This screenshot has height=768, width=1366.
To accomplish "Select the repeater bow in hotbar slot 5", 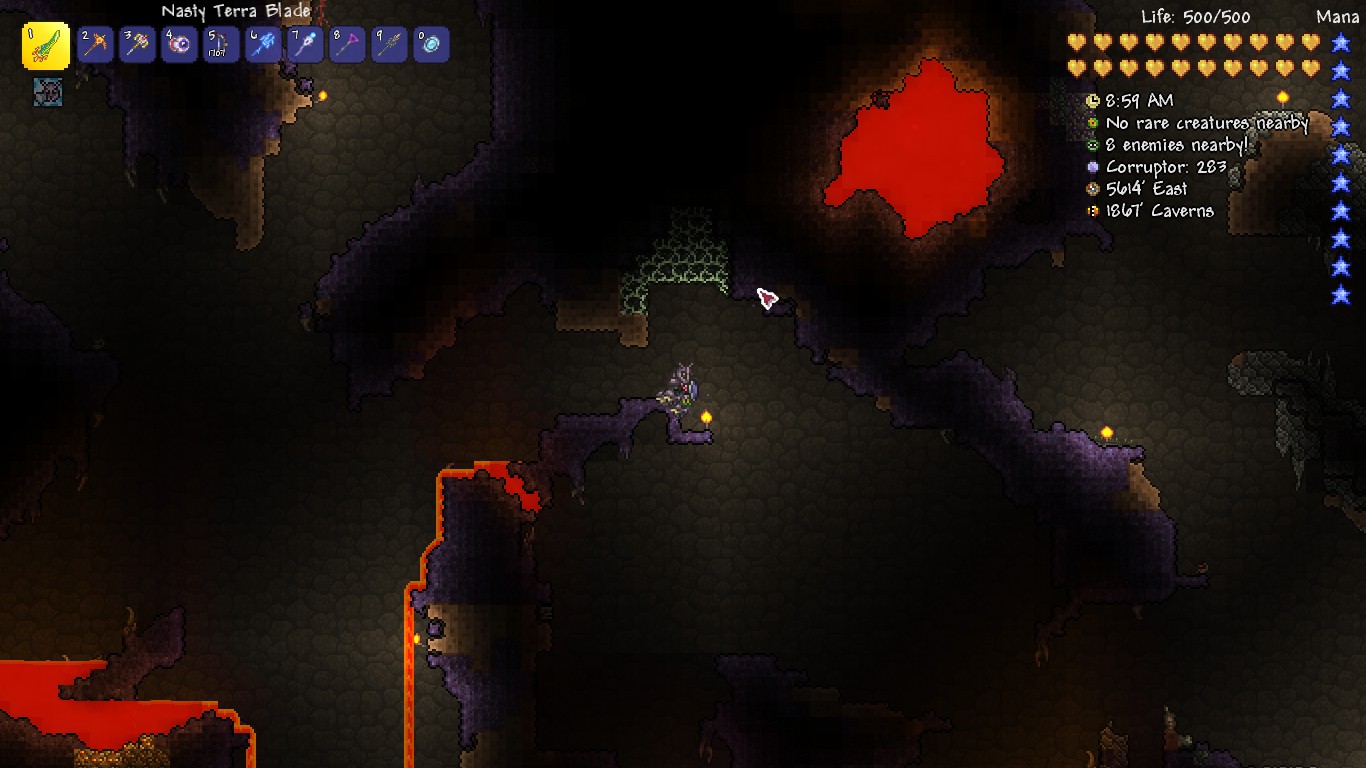I will pos(222,44).
